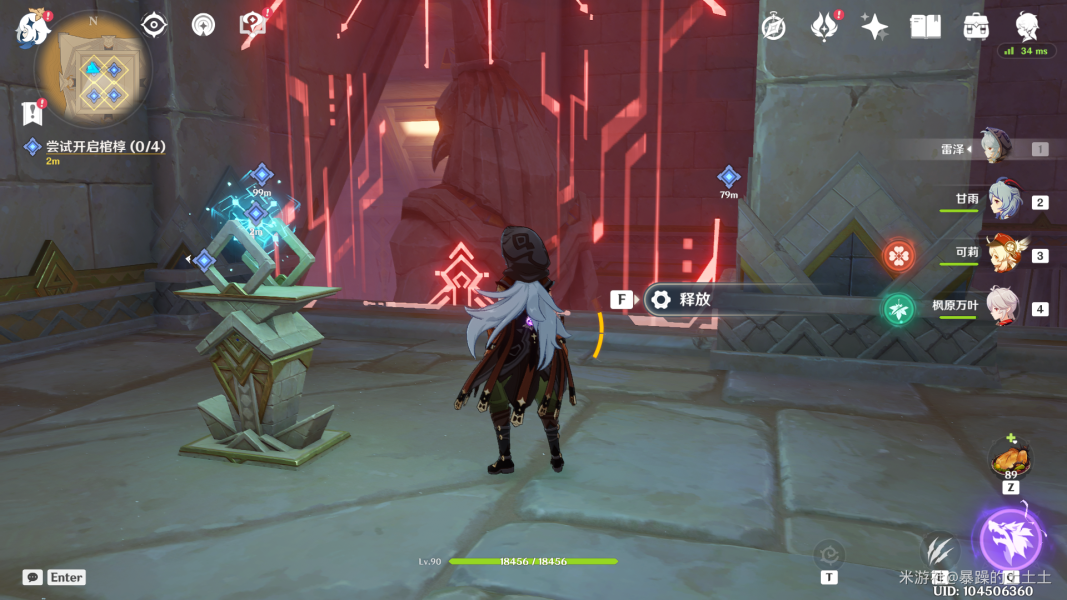This screenshot has height=600, width=1067.
Task: Switch to party member 可莉
Action: click(1002, 254)
